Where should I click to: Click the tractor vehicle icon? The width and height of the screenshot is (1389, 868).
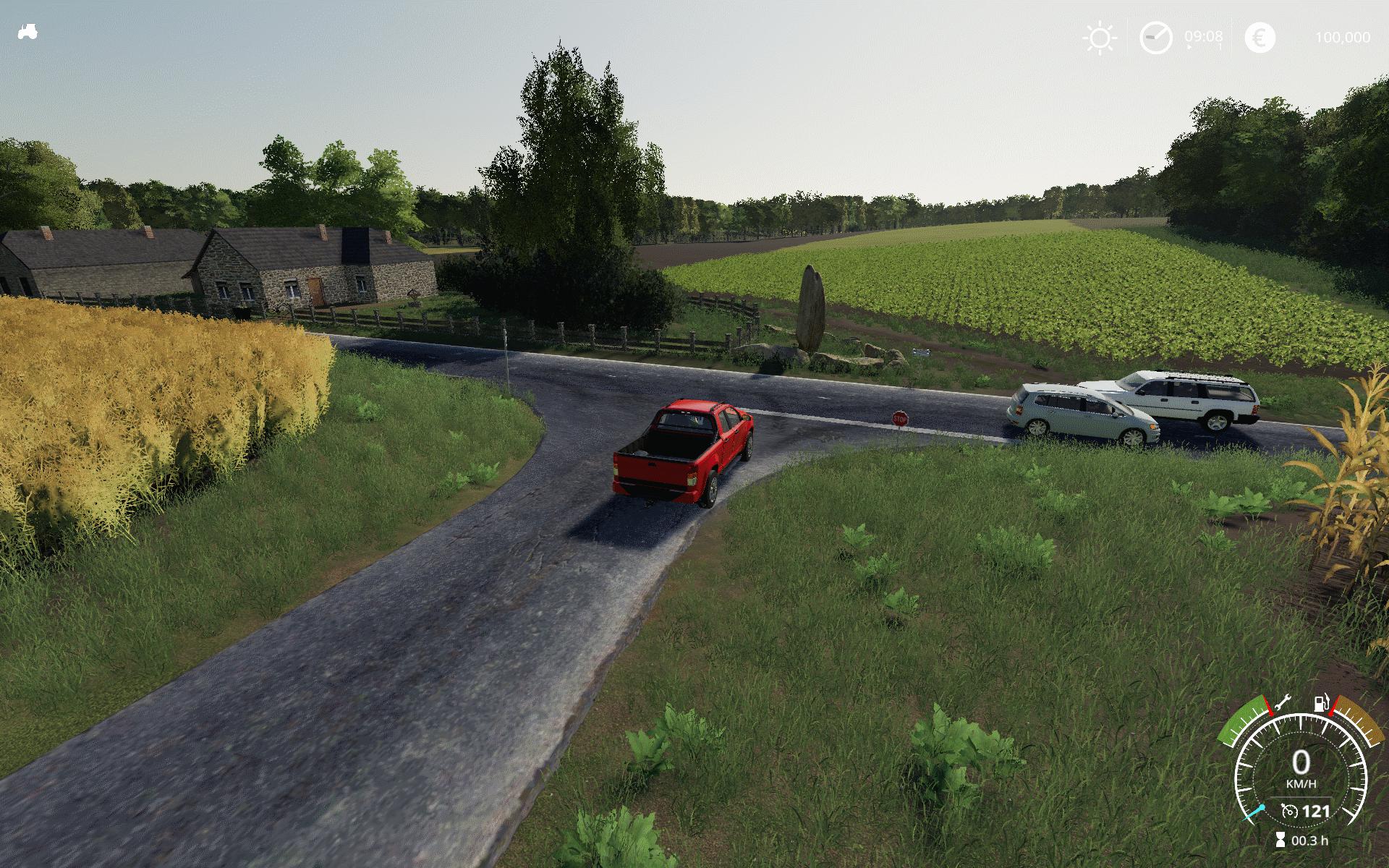pyautogui.click(x=27, y=32)
